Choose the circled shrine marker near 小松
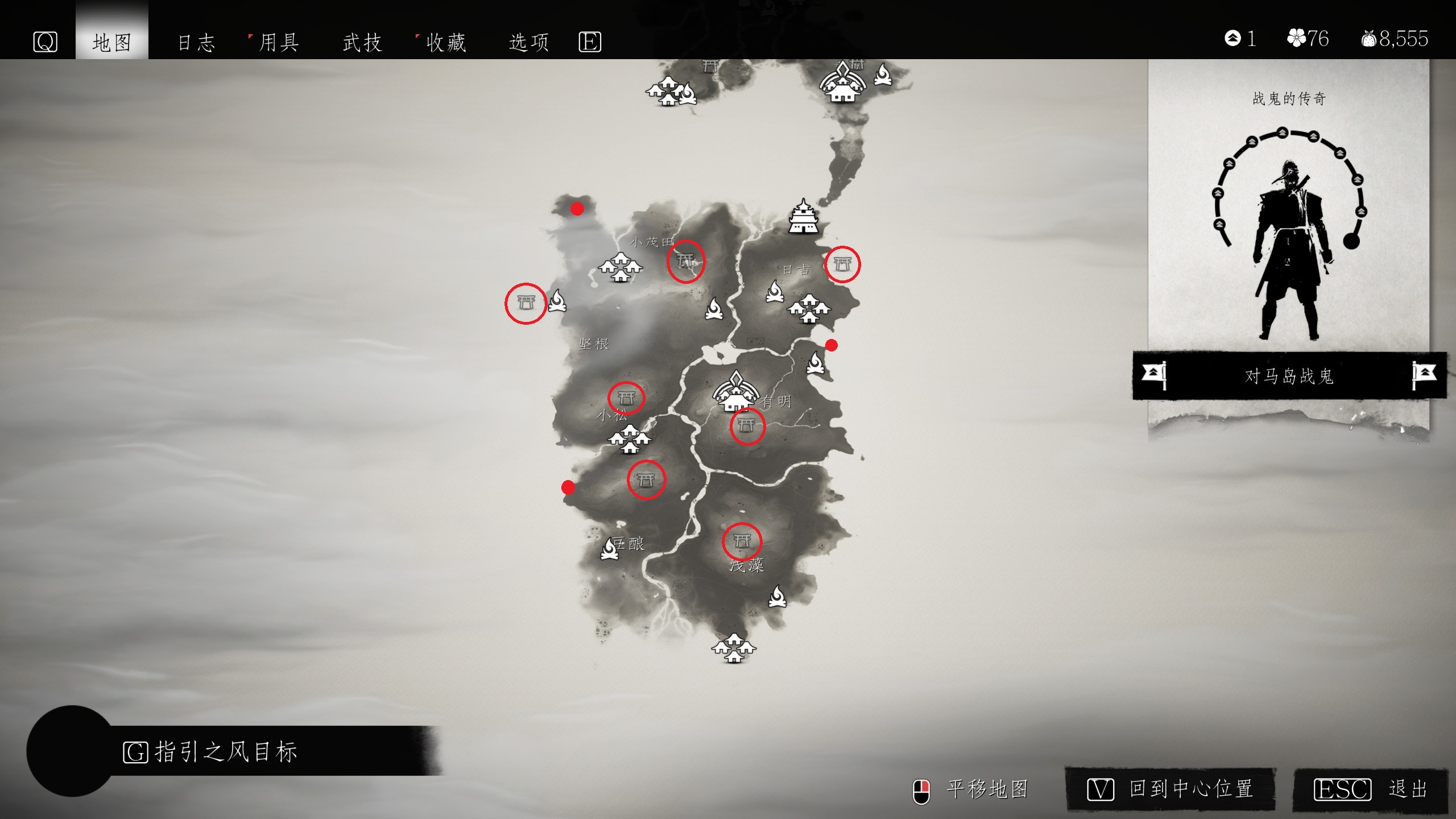Screen dimensions: 1456x819 click(626, 397)
